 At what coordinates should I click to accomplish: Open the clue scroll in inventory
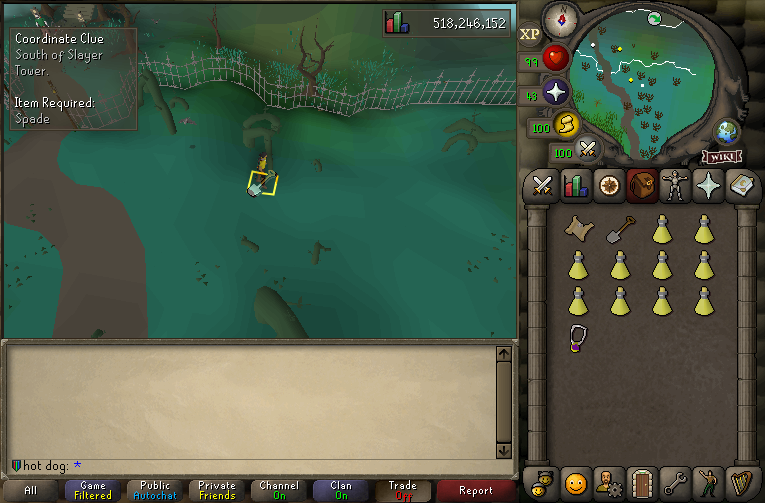click(577, 229)
